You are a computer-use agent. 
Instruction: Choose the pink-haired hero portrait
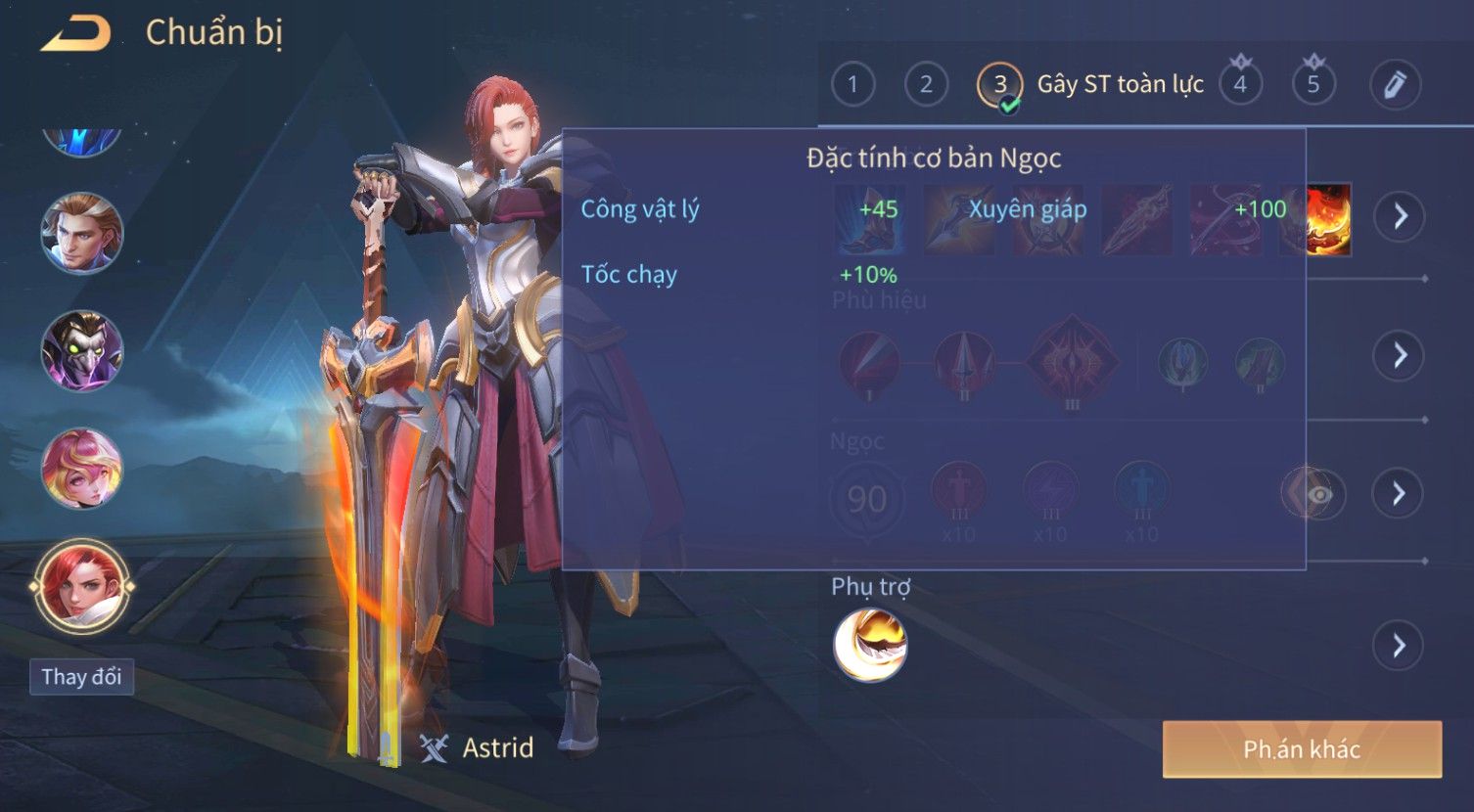pos(81,469)
